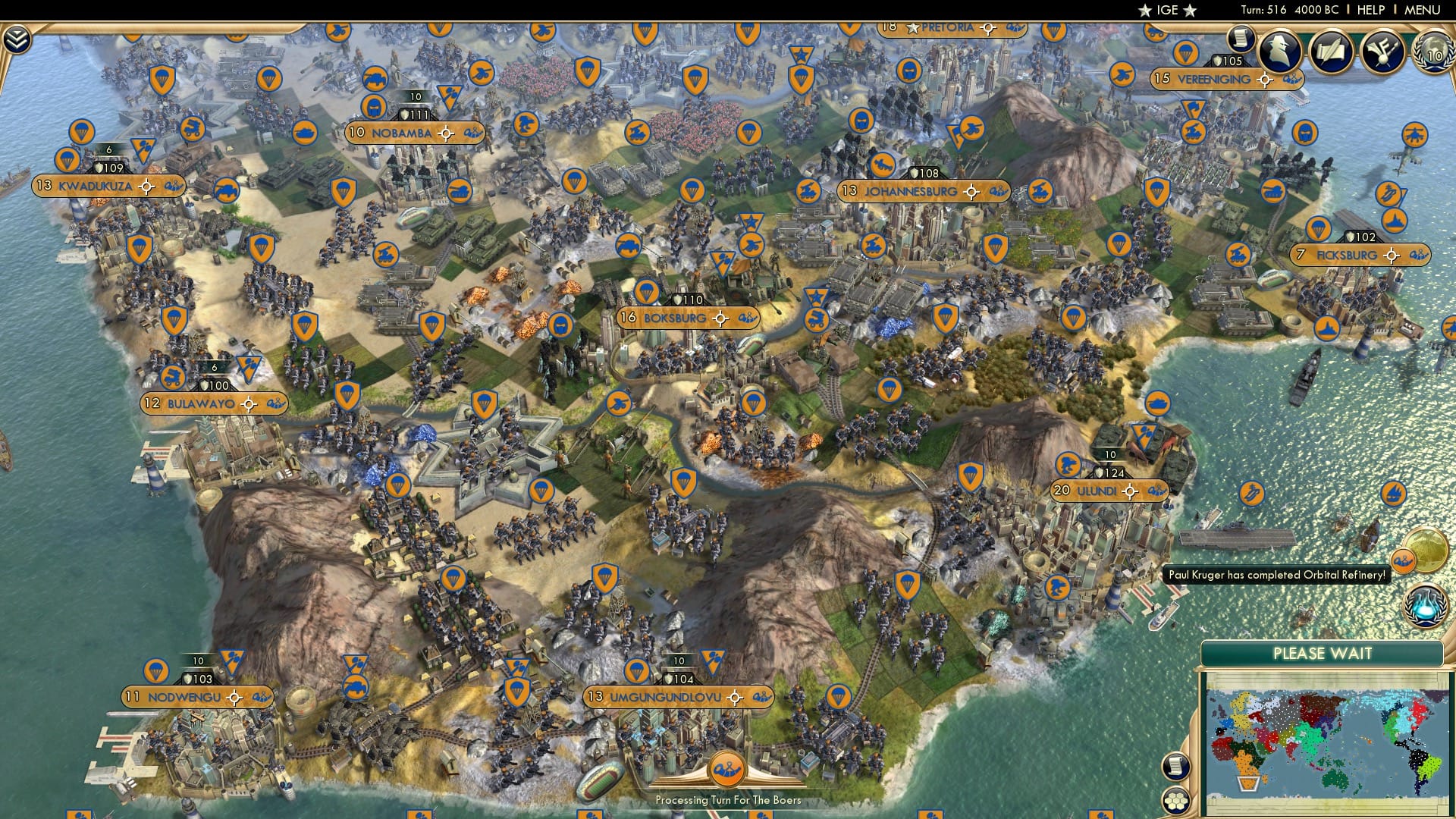Click the golden anchor badge near the minimap
The height and width of the screenshot is (819, 1456).
coord(1403,560)
